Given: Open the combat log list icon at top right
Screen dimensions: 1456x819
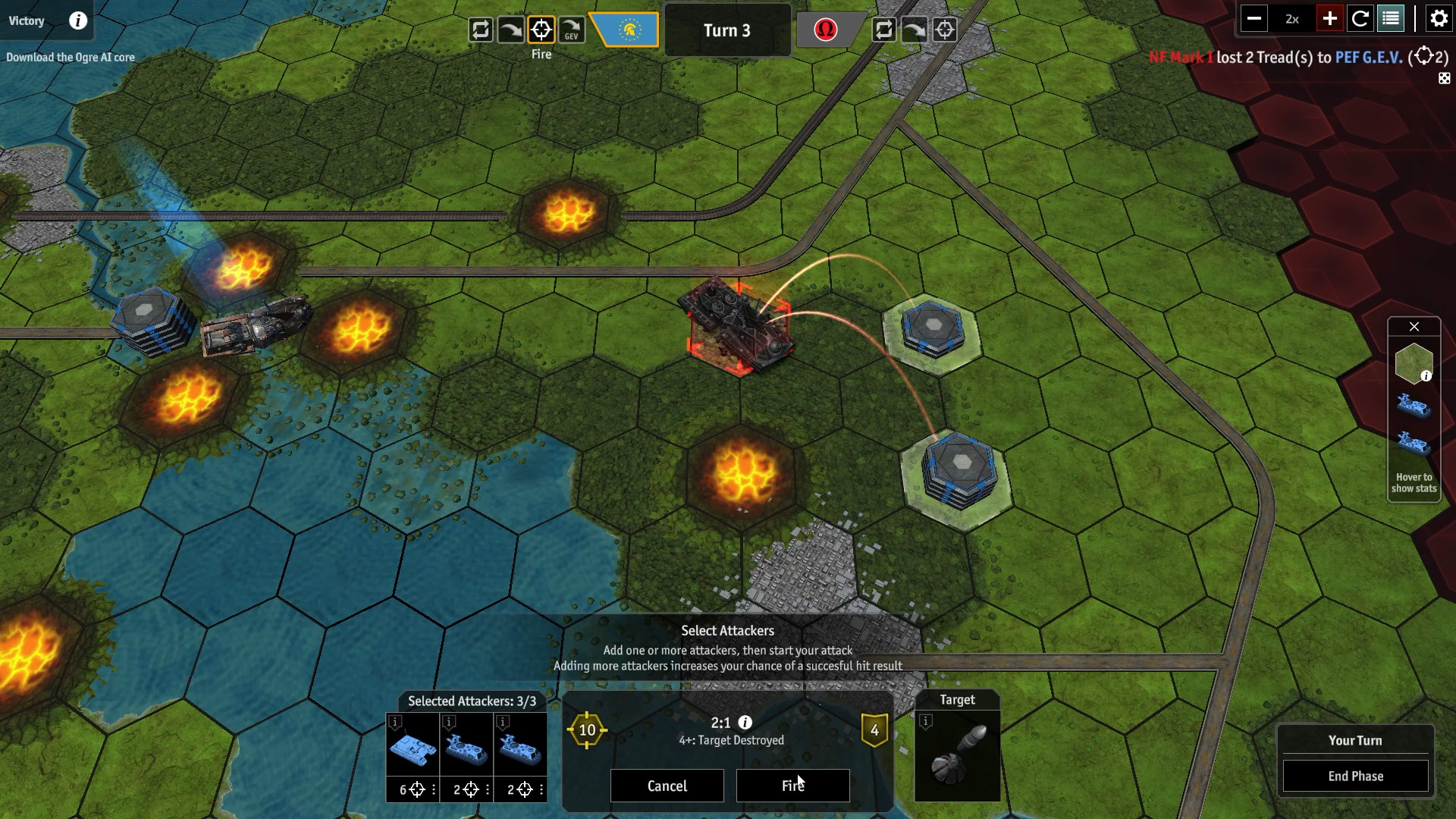Looking at the screenshot, I should tap(1392, 18).
